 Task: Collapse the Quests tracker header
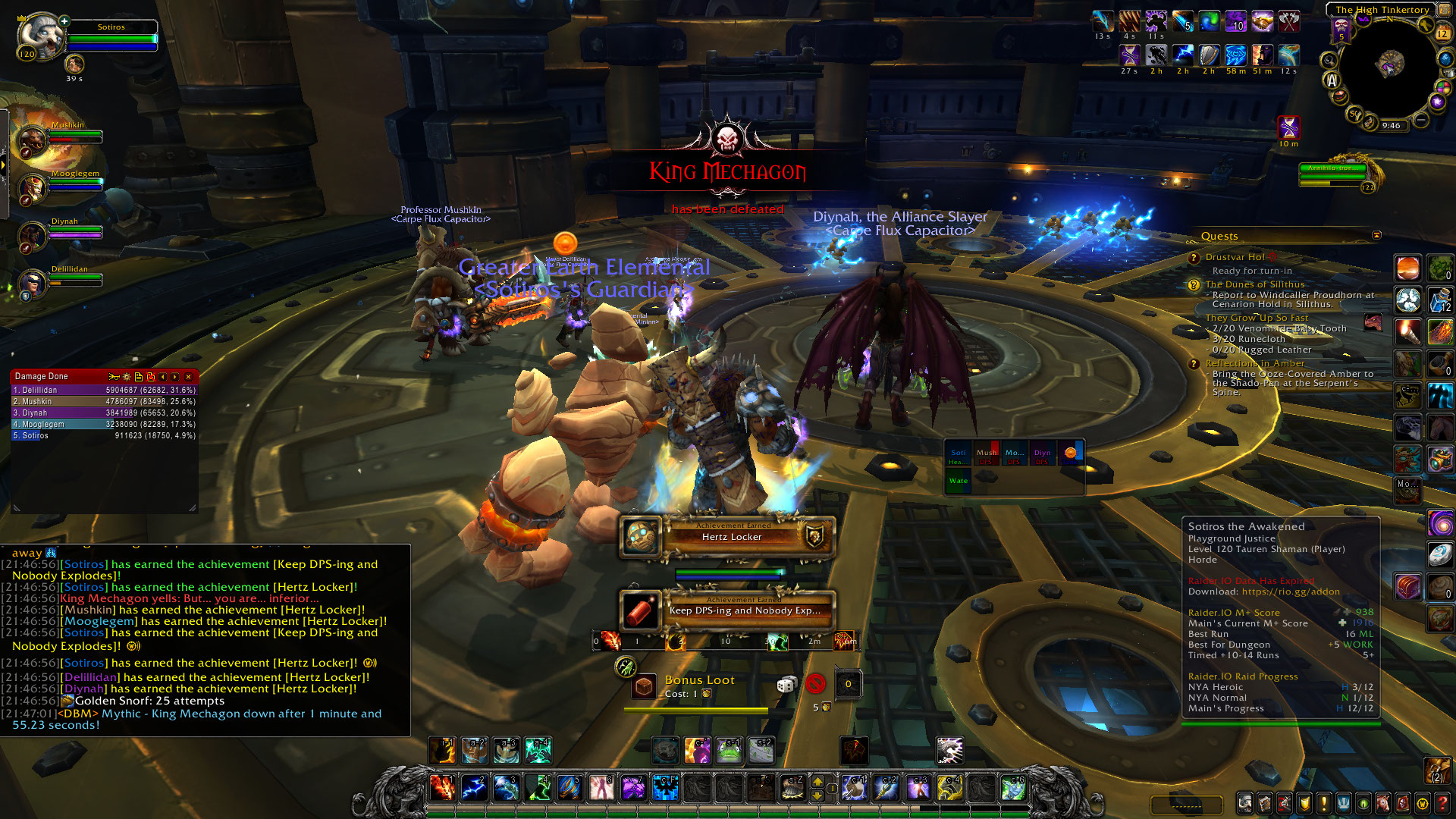click(1377, 236)
